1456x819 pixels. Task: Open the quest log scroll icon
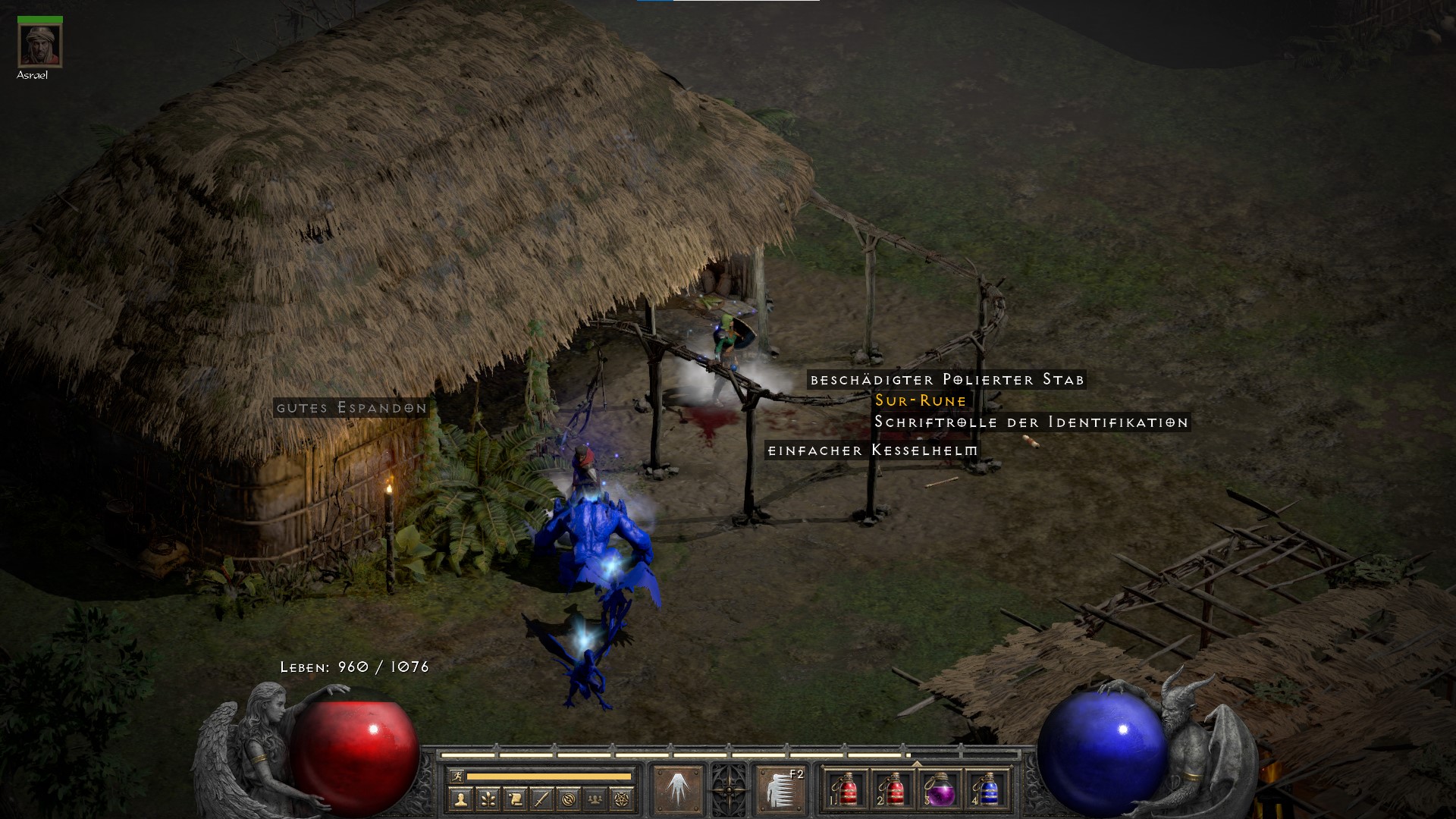[516, 799]
